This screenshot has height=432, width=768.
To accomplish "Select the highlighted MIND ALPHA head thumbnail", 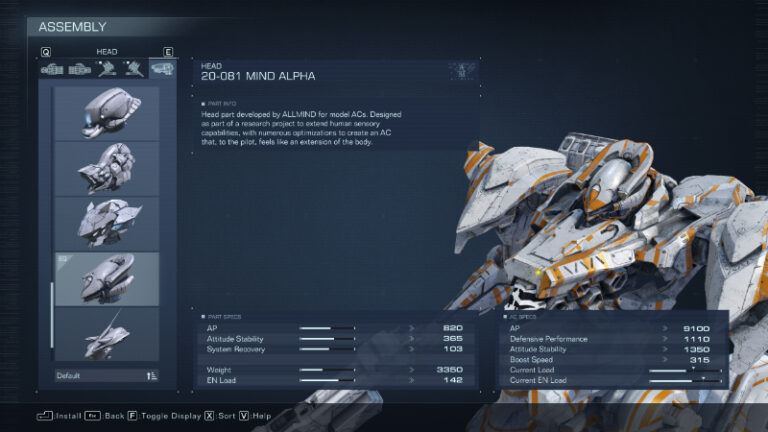I will point(106,278).
